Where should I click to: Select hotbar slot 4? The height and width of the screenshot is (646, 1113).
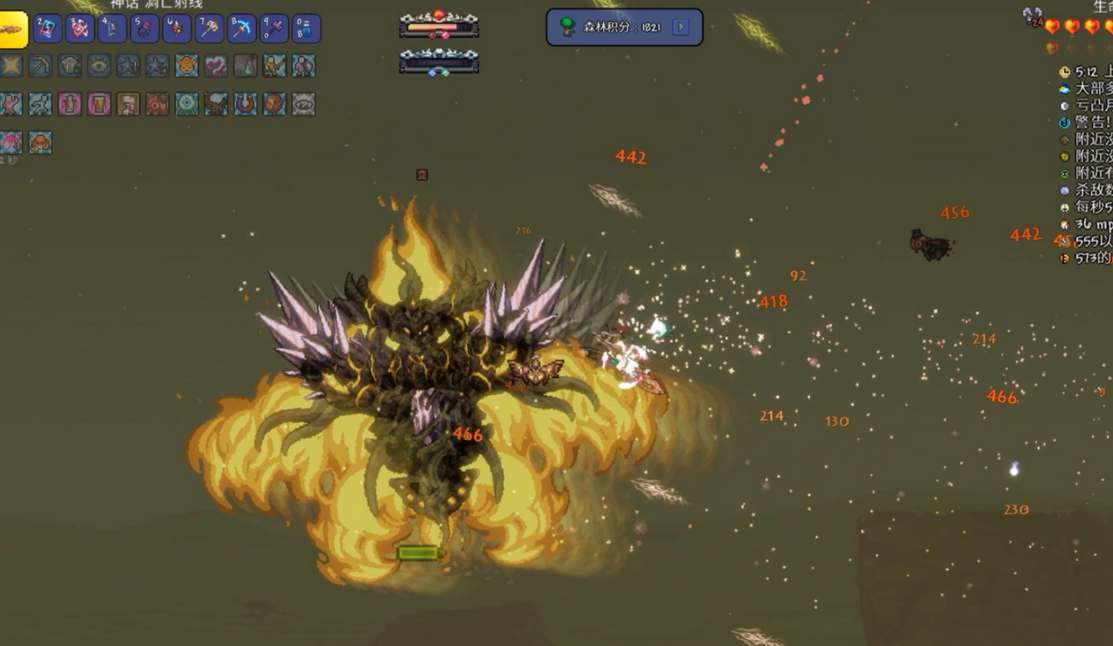coord(112,28)
